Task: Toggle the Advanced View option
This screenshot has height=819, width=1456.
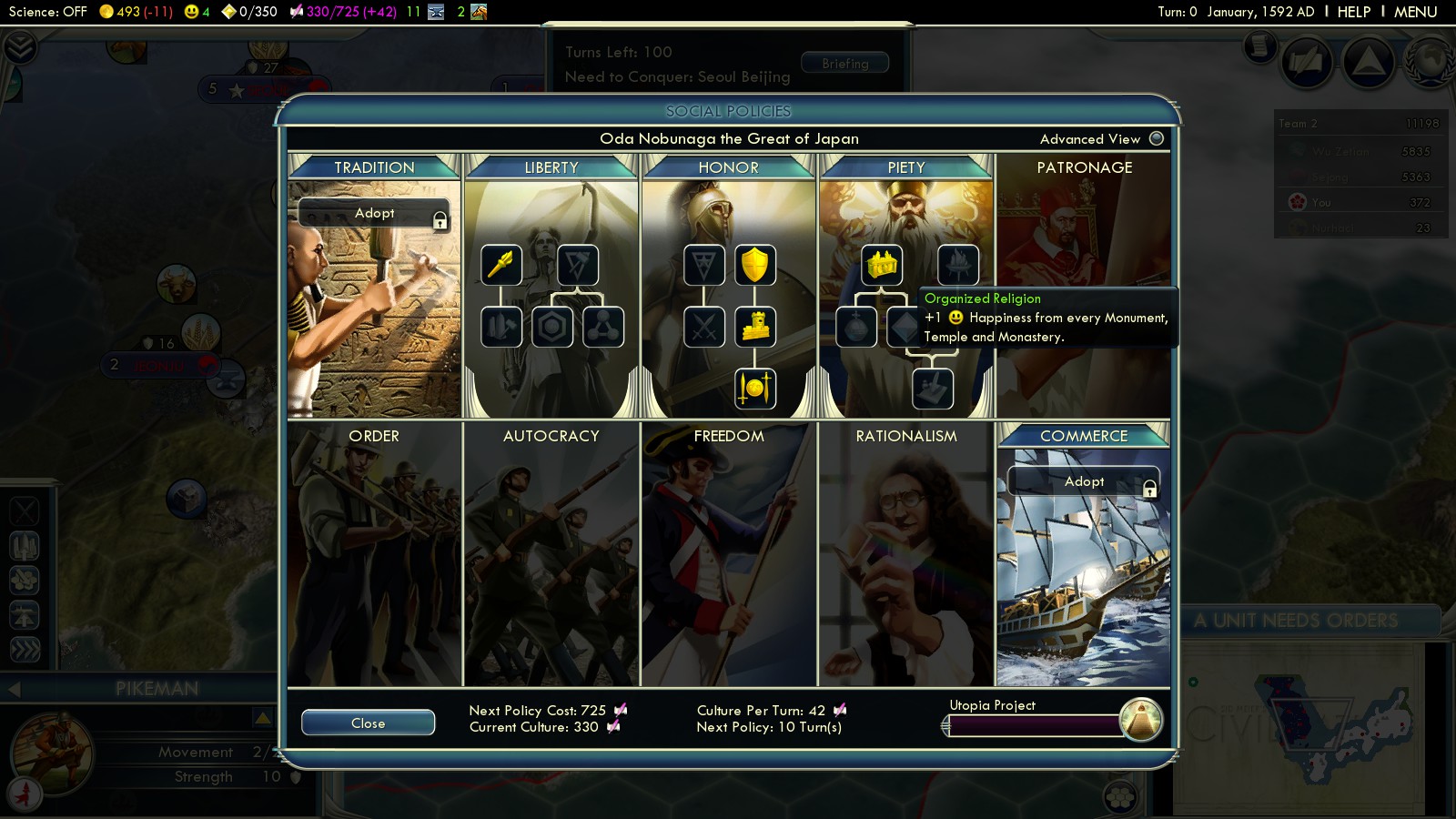Action: pyautogui.click(x=1157, y=138)
